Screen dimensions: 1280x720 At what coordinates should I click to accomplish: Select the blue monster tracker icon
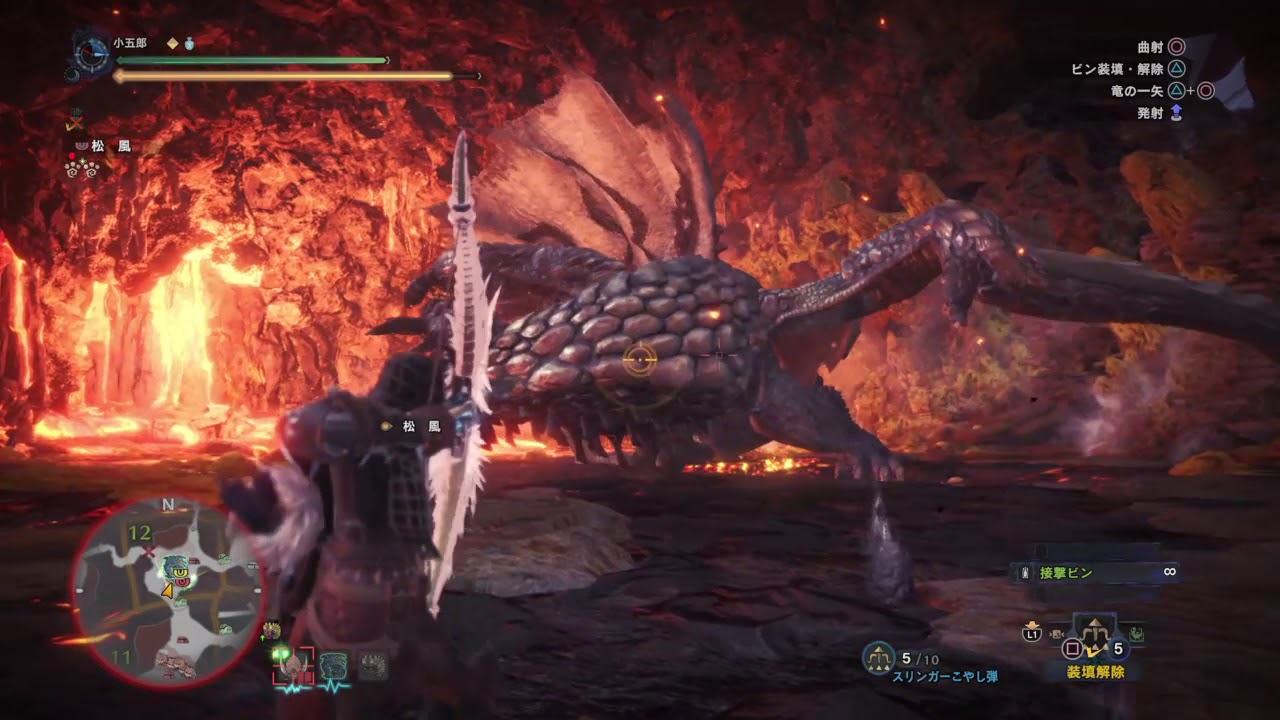tap(333, 665)
